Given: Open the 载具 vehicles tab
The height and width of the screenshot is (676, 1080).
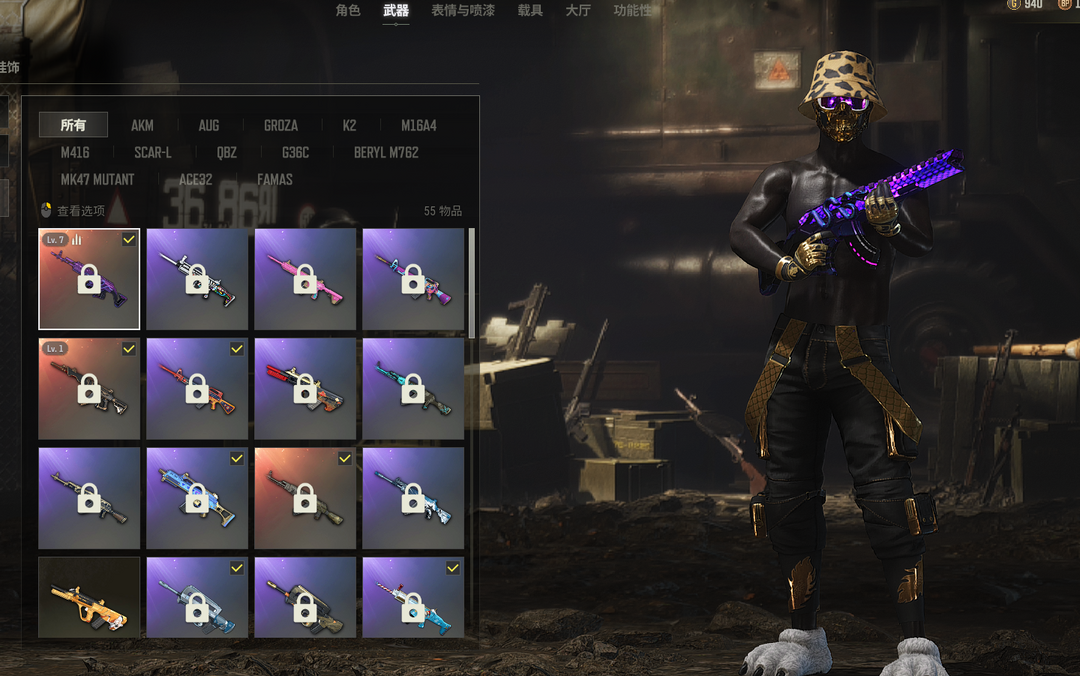Looking at the screenshot, I should 530,10.
